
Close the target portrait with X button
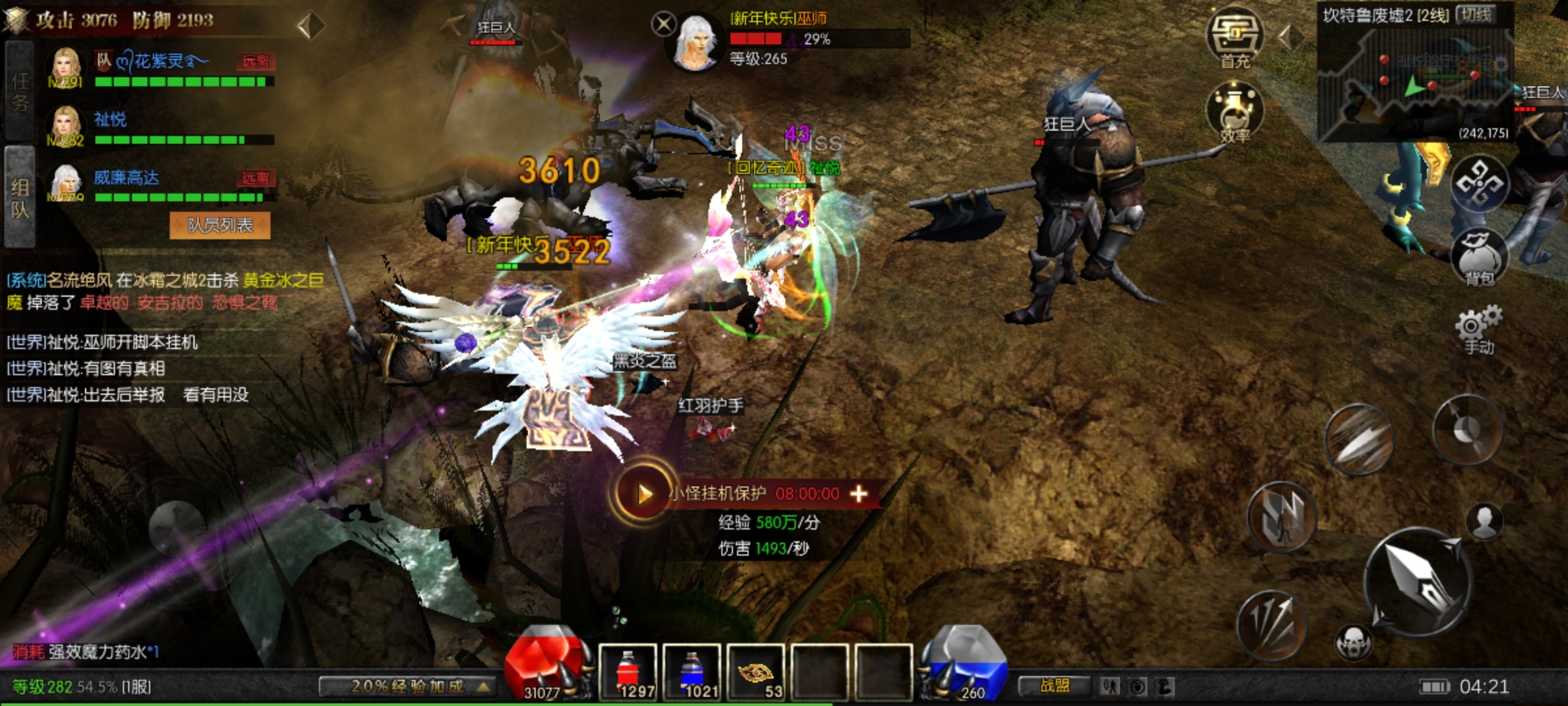point(663,25)
